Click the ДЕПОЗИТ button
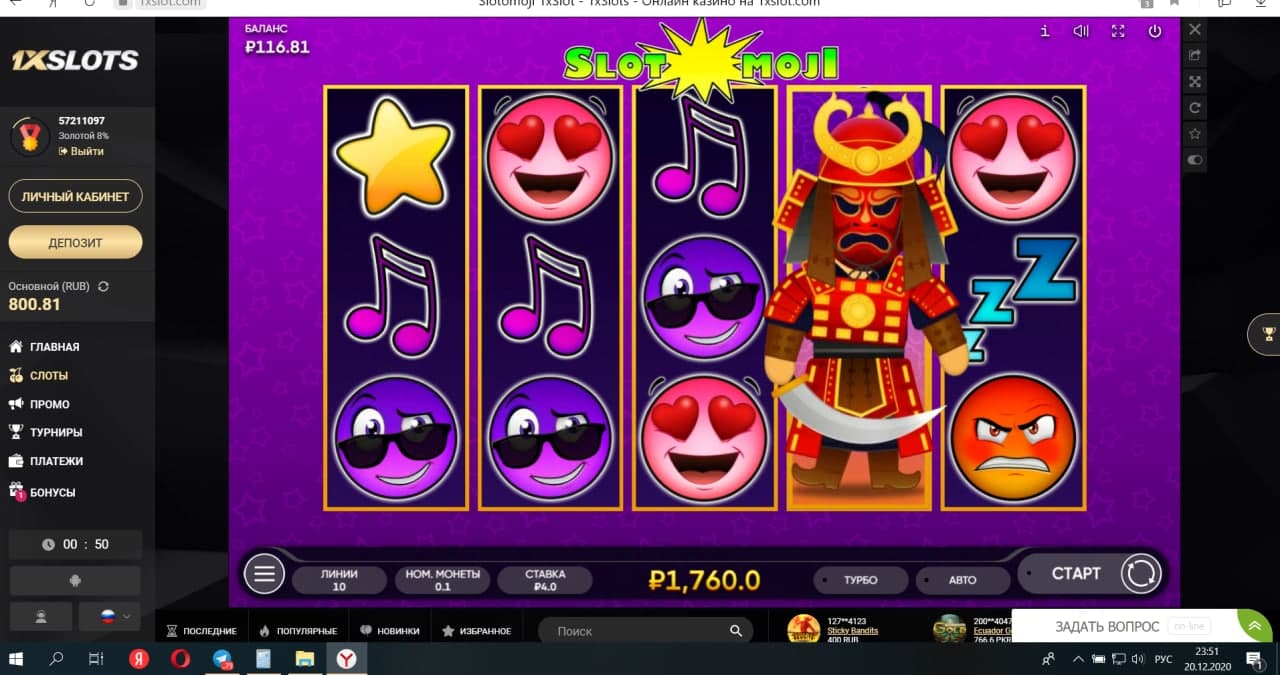Image resolution: width=1280 pixels, height=675 pixels. coord(76,242)
